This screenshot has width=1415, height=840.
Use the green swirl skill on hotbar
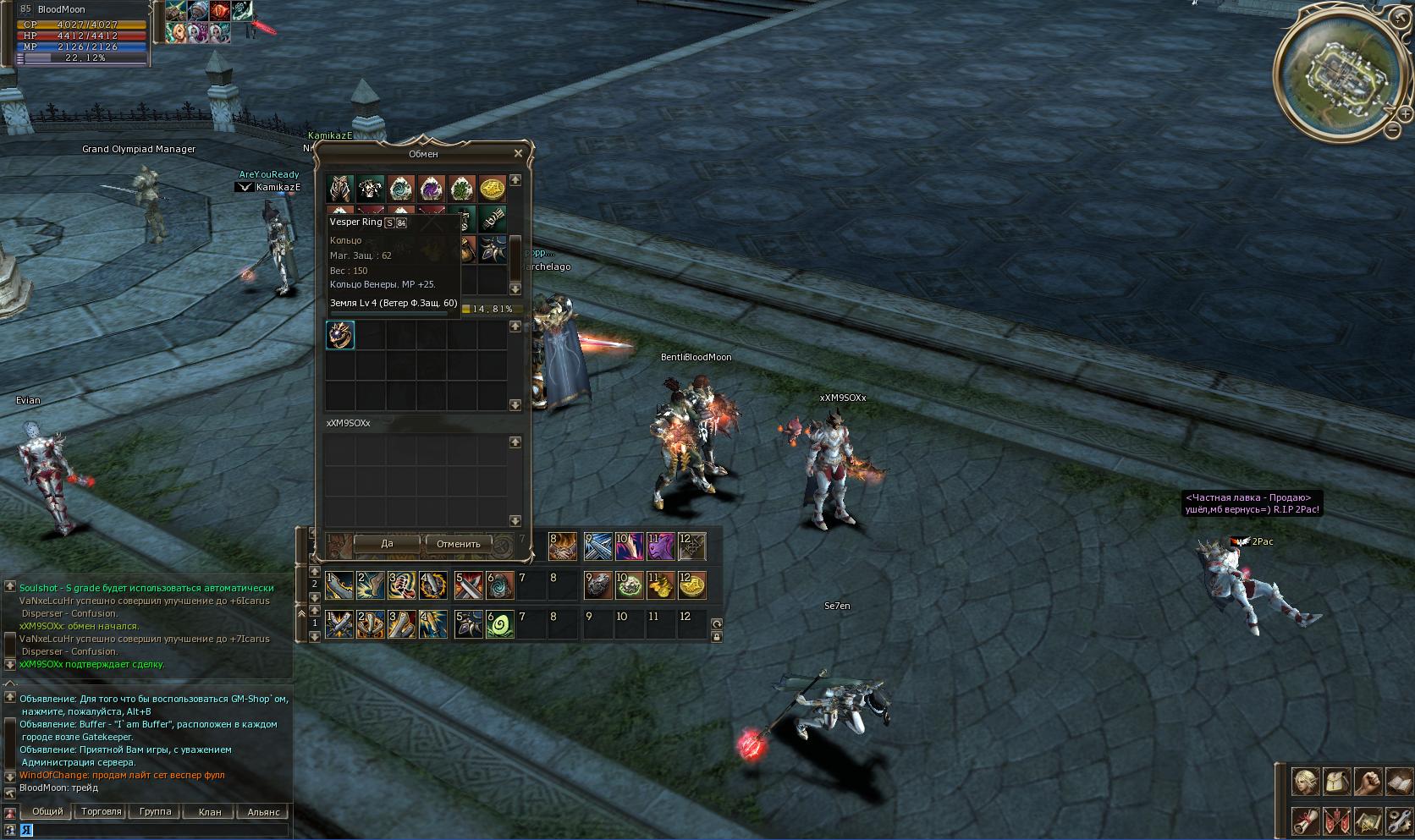499,625
